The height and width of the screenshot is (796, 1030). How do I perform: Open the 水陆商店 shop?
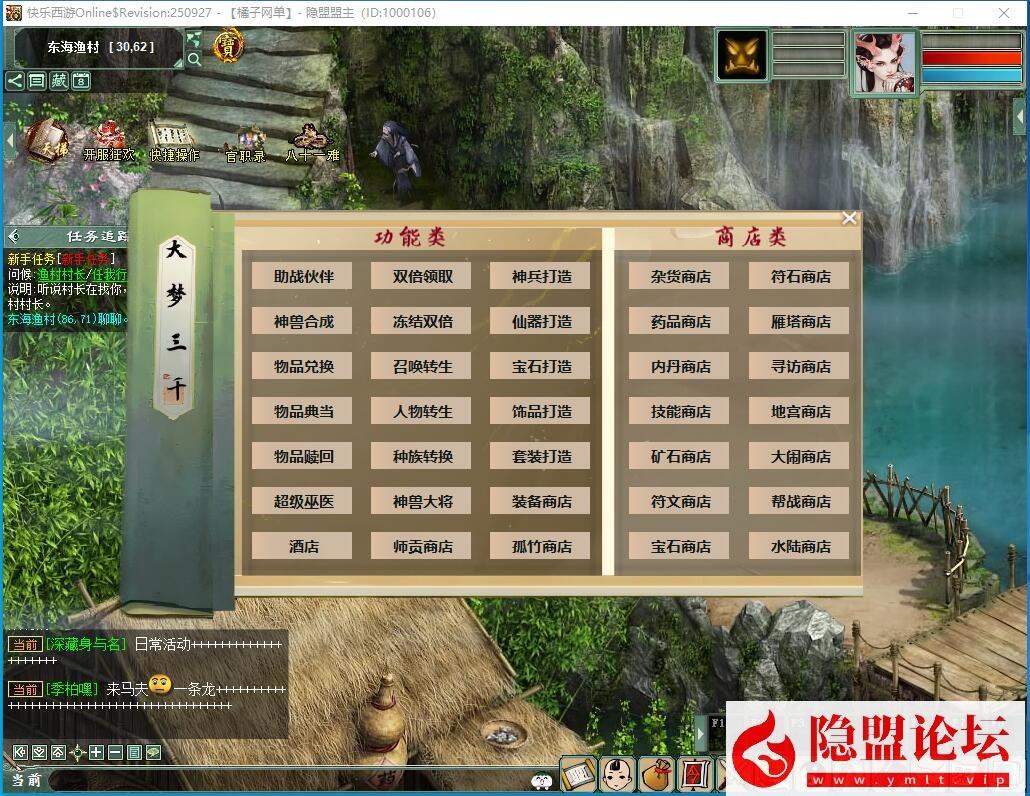[799, 546]
